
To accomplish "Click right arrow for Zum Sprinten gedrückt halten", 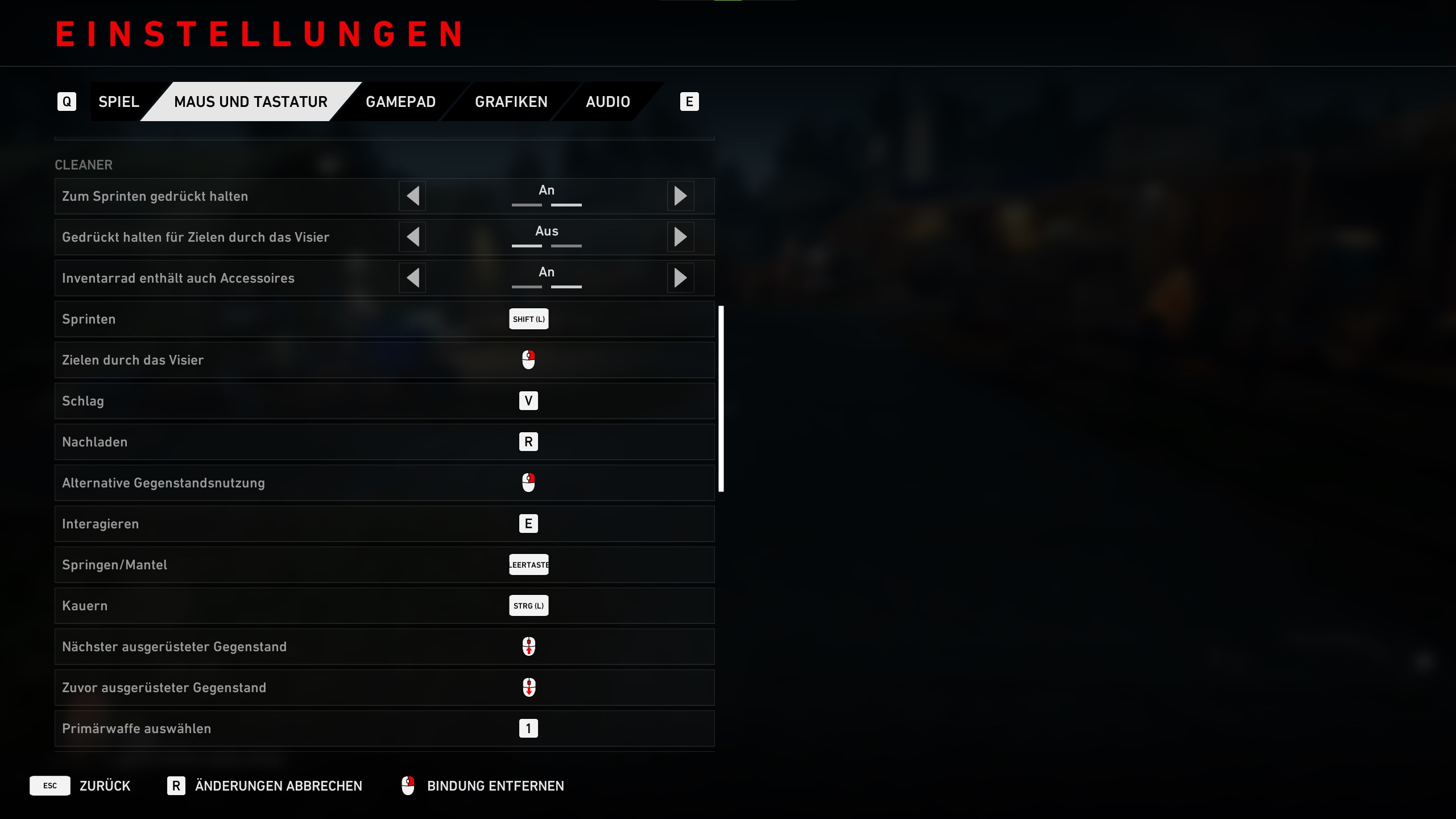I will tap(680, 196).
